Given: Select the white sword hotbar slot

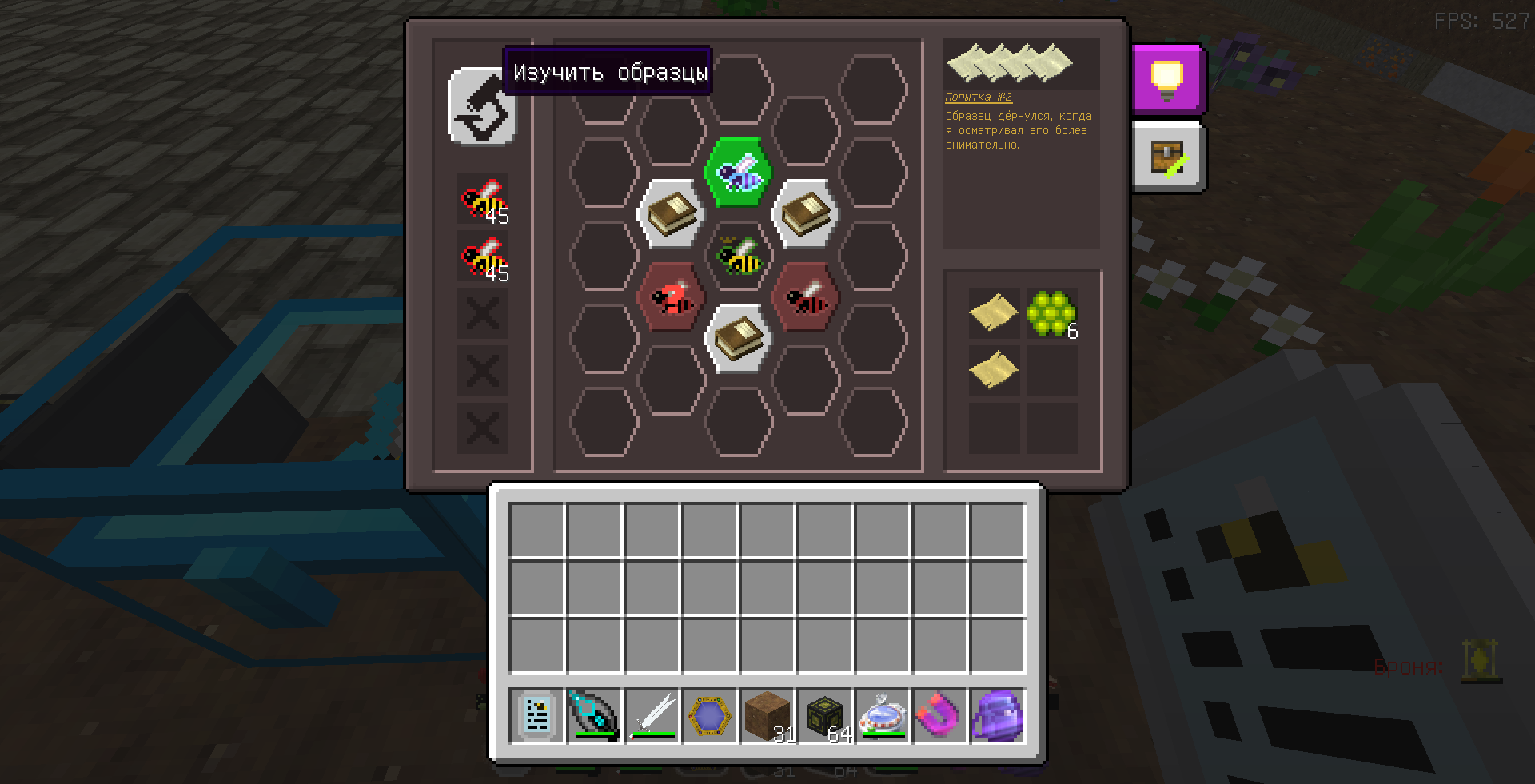Looking at the screenshot, I should coord(652,715).
